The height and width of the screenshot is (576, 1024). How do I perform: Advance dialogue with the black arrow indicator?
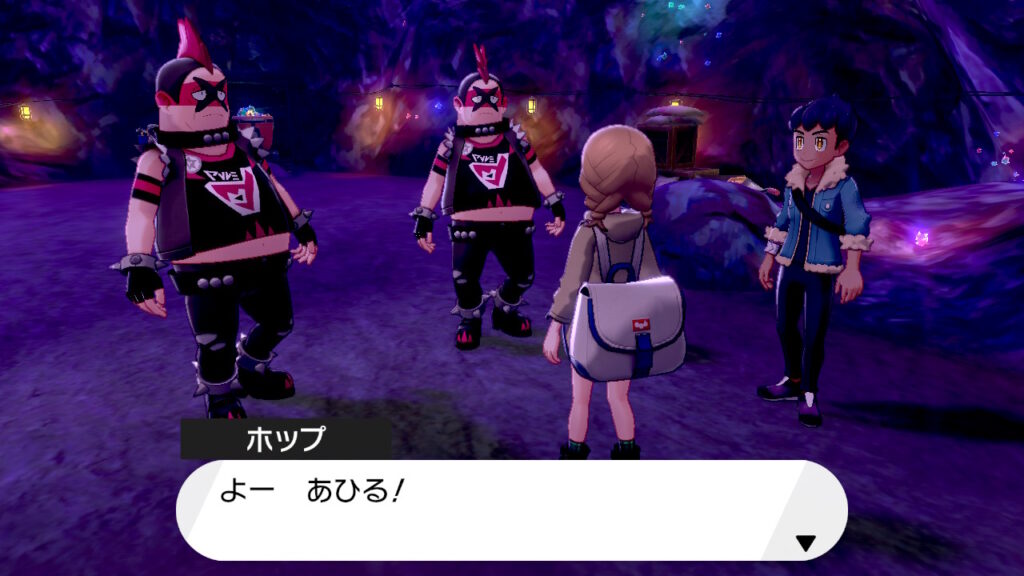pyautogui.click(x=804, y=543)
